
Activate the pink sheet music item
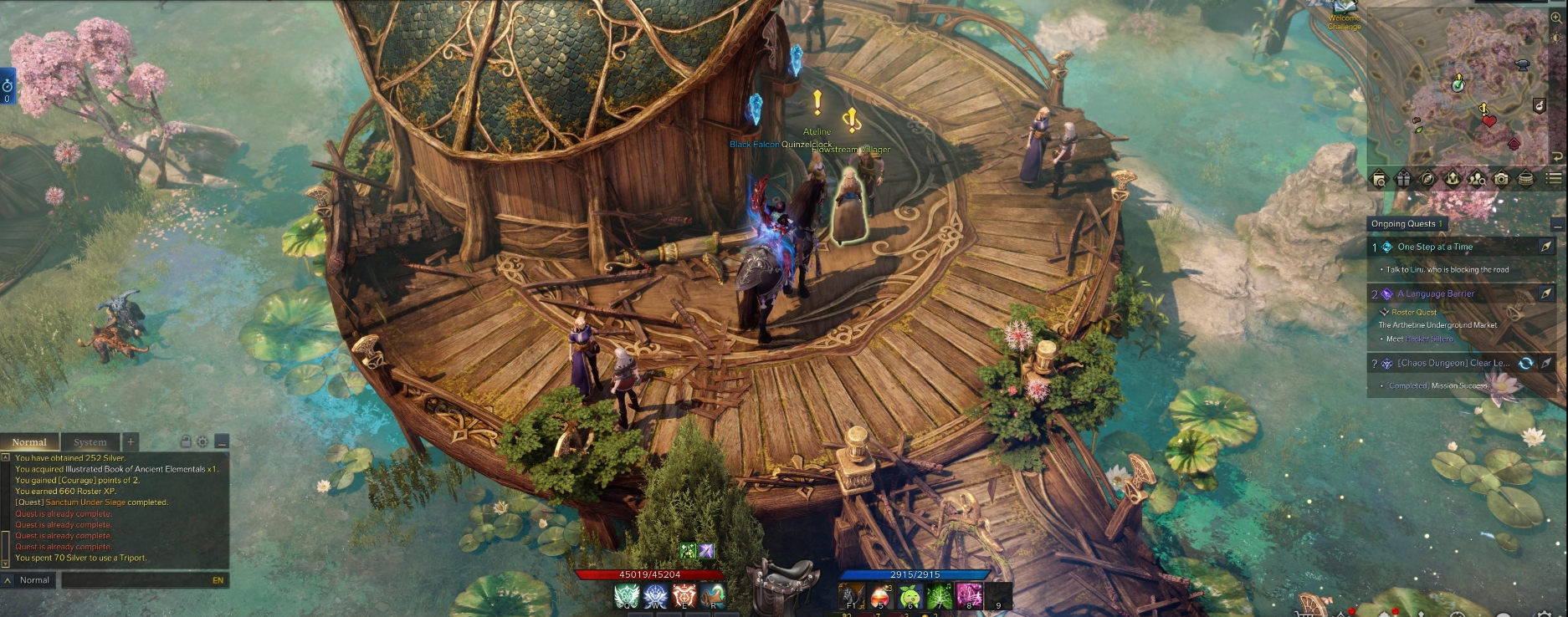coord(969,596)
